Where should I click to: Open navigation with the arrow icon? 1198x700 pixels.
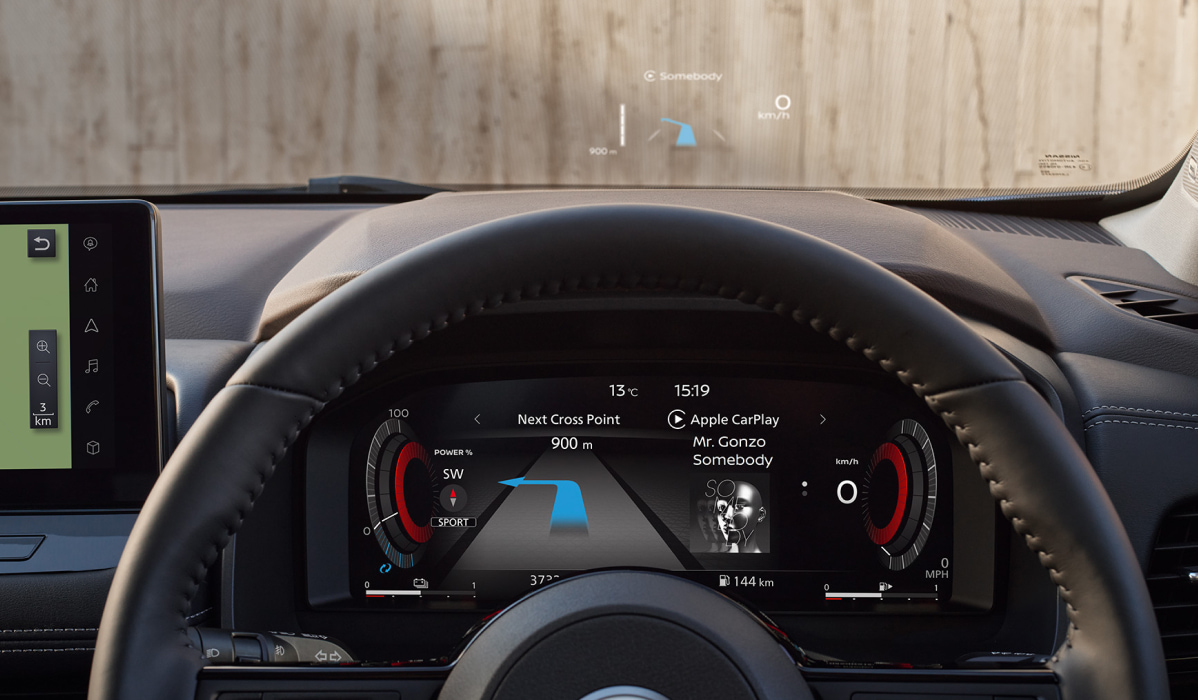(91, 326)
